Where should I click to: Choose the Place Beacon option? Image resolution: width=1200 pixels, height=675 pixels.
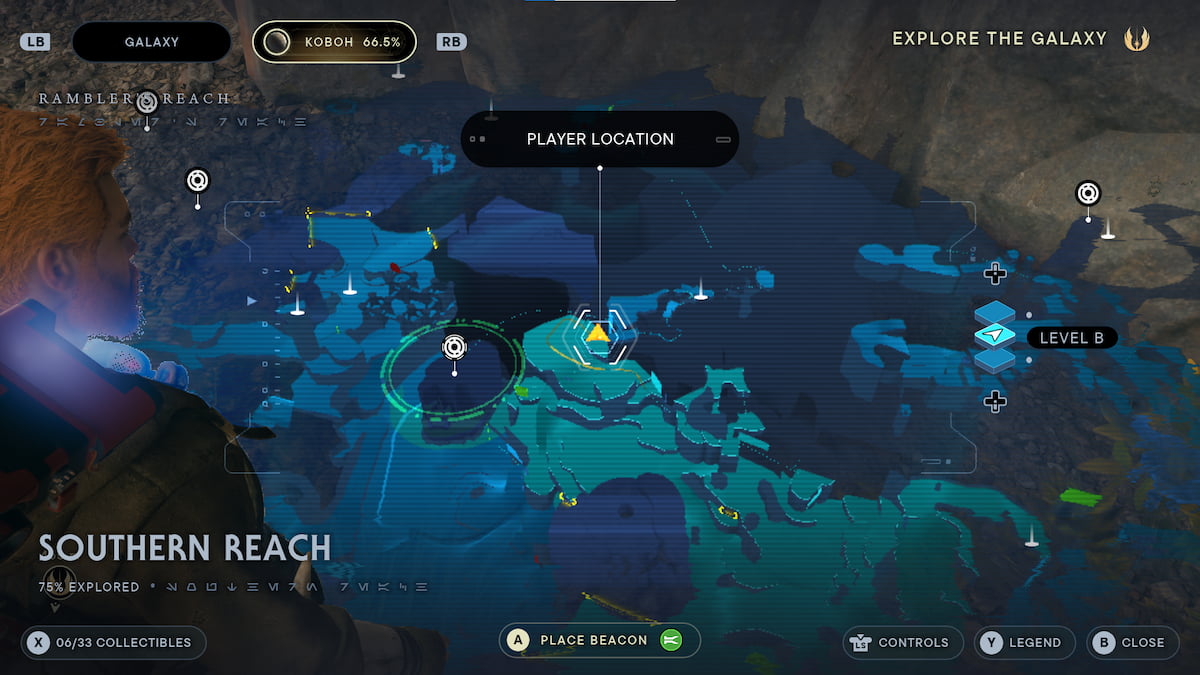click(599, 641)
